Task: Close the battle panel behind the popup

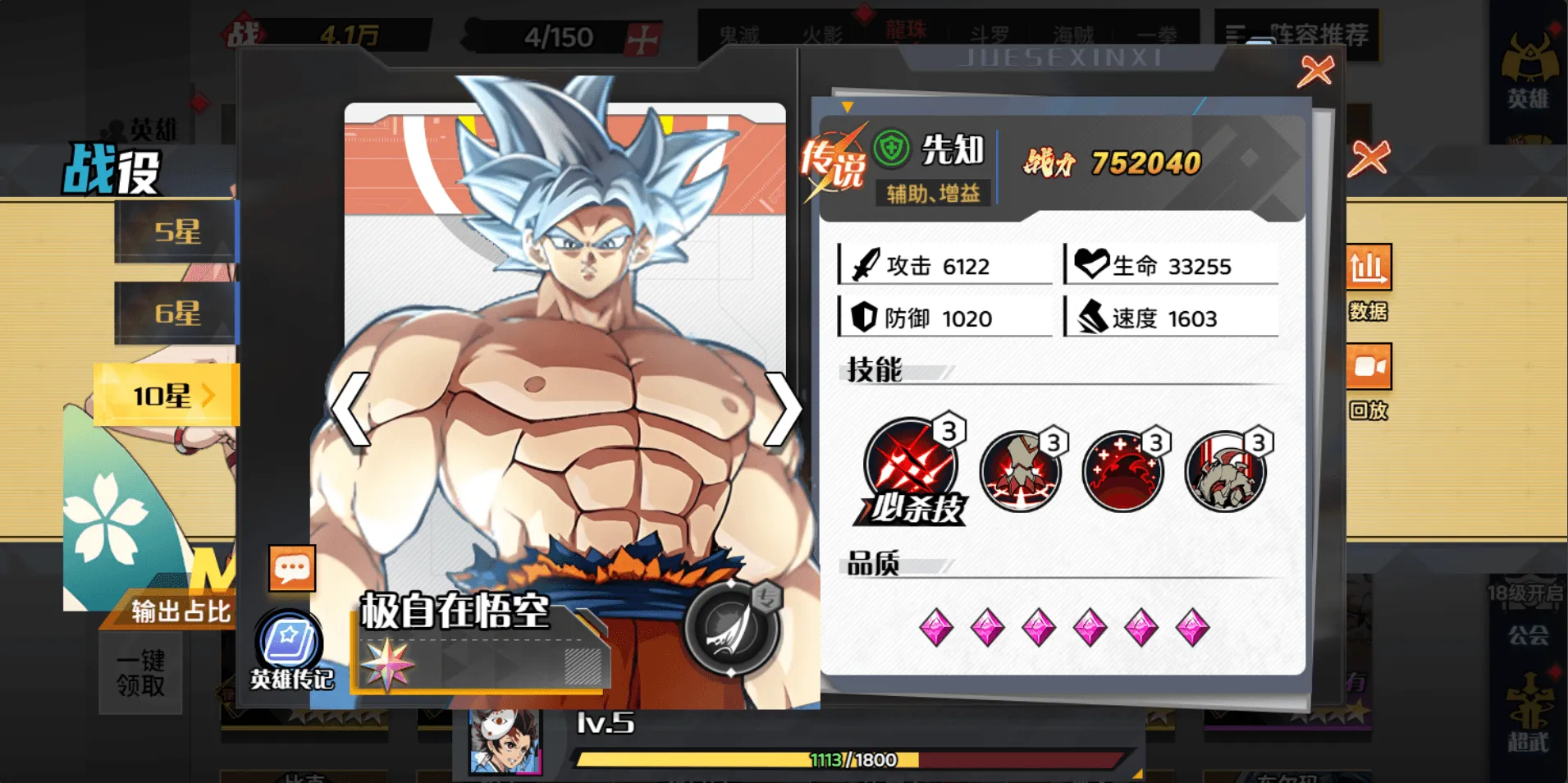Action: [x=1369, y=158]
